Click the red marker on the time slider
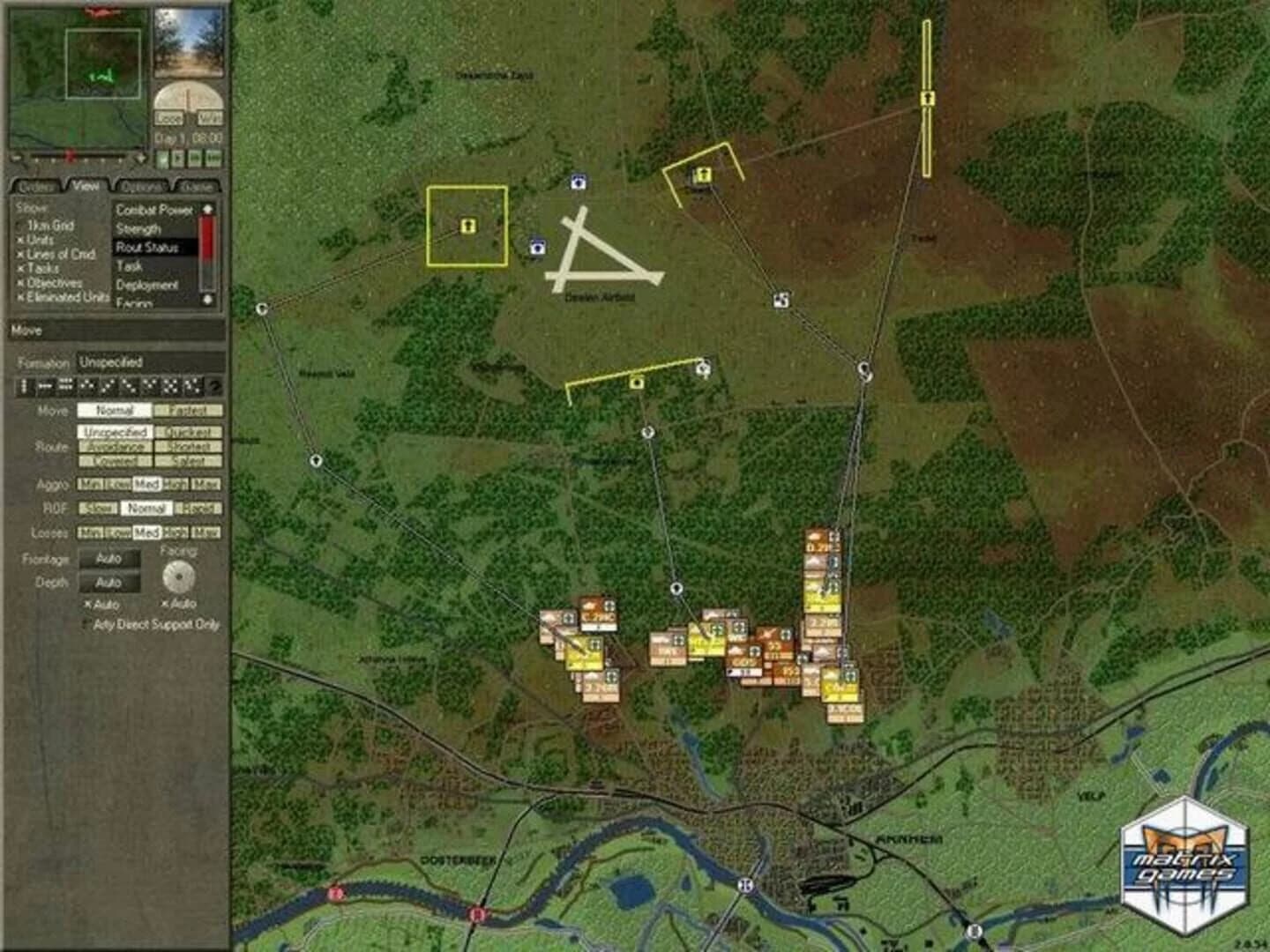This screenshot has height=952, width=1270. 70,155
